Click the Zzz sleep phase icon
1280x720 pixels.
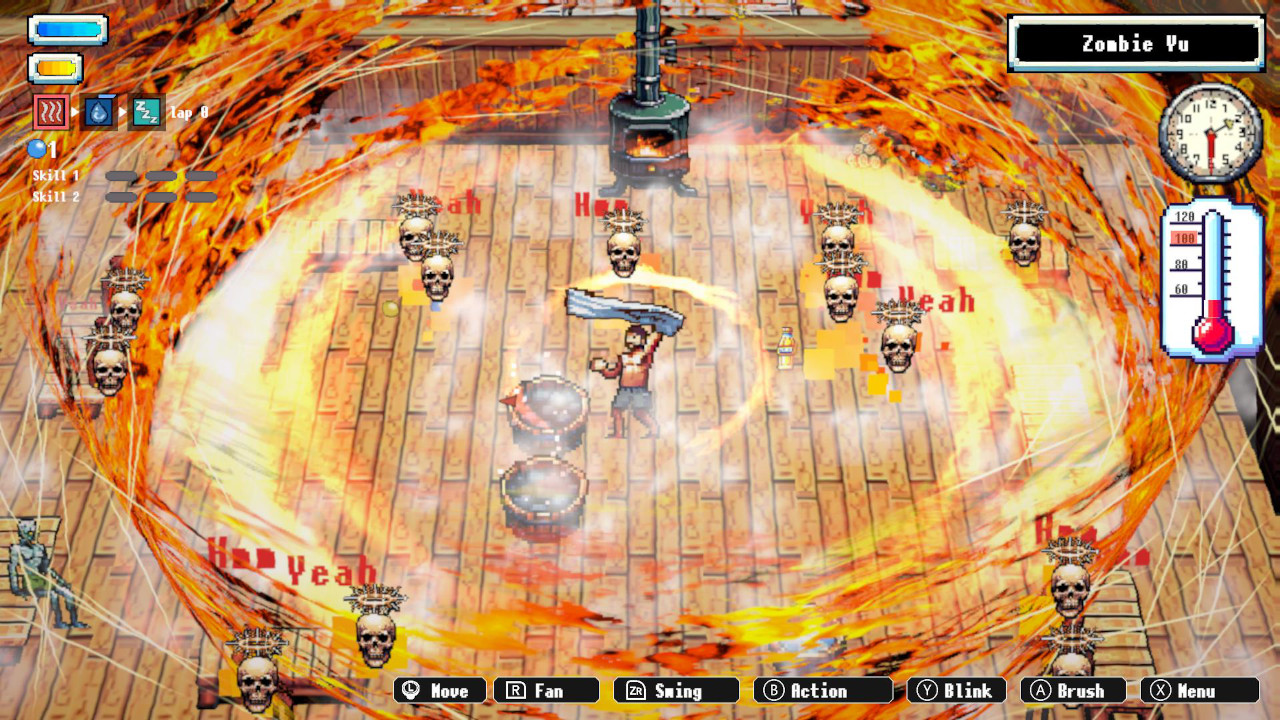pos(147,112)
